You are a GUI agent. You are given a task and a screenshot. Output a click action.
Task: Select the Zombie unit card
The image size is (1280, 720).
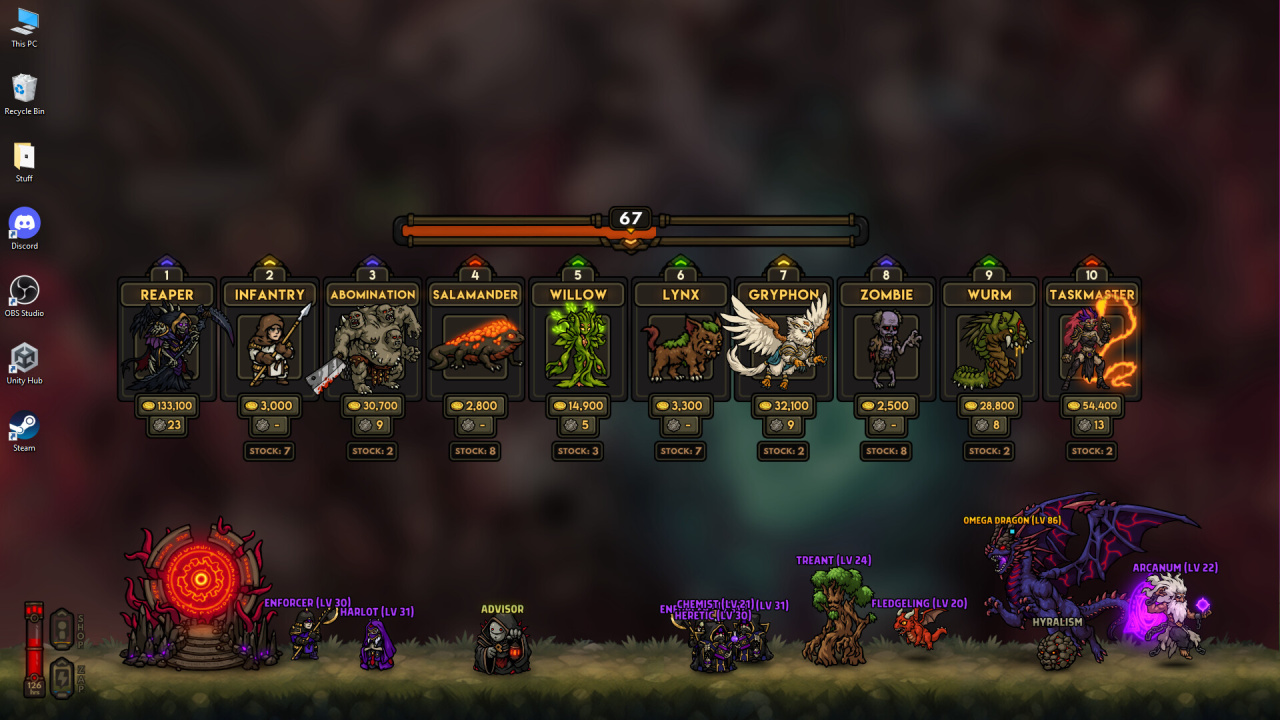point(887,347)
